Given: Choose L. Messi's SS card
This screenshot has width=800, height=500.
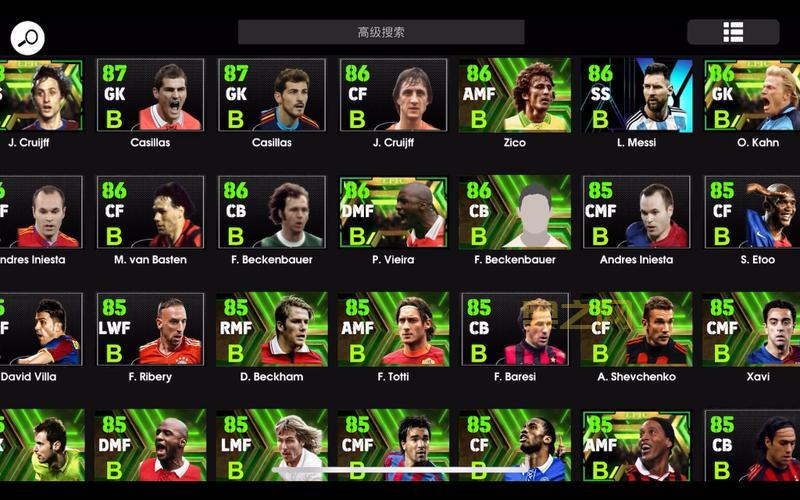Looking at the screenshot, I should click(636, 96).
